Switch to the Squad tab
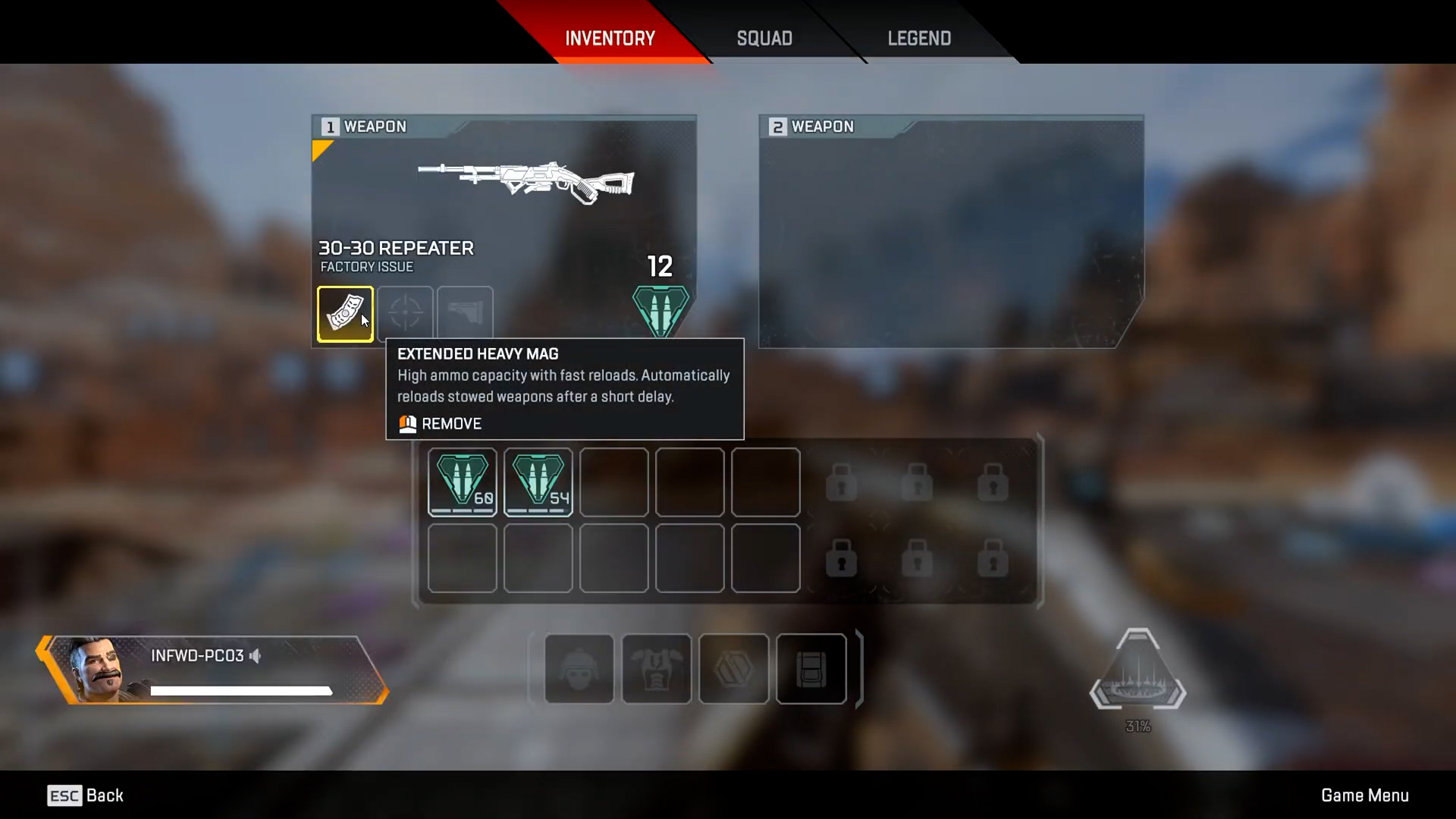Viewport: 1456px width, 819px height. click(764, 38)
